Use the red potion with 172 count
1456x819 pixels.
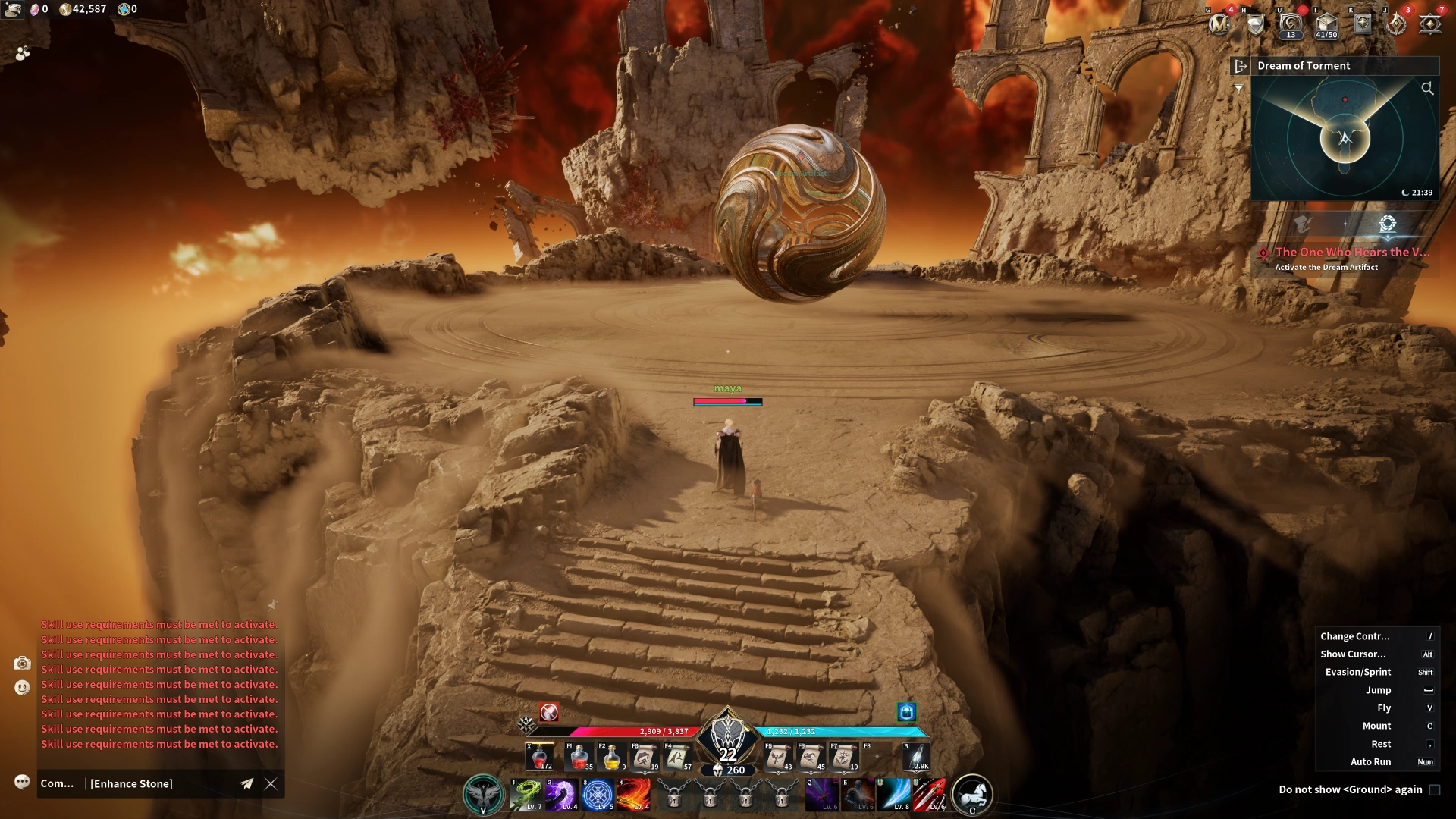540,757
